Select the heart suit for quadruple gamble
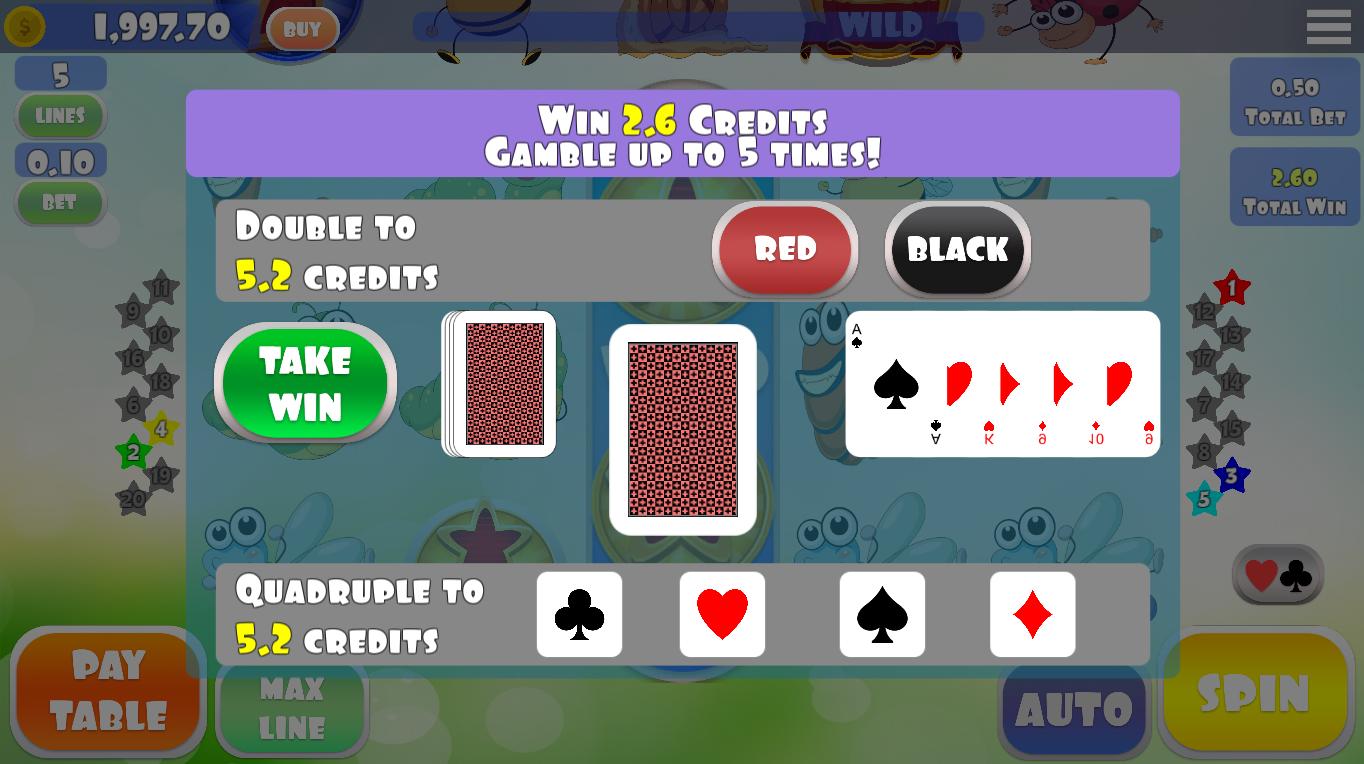1364x764 pixels. click(x=722, y=614)
